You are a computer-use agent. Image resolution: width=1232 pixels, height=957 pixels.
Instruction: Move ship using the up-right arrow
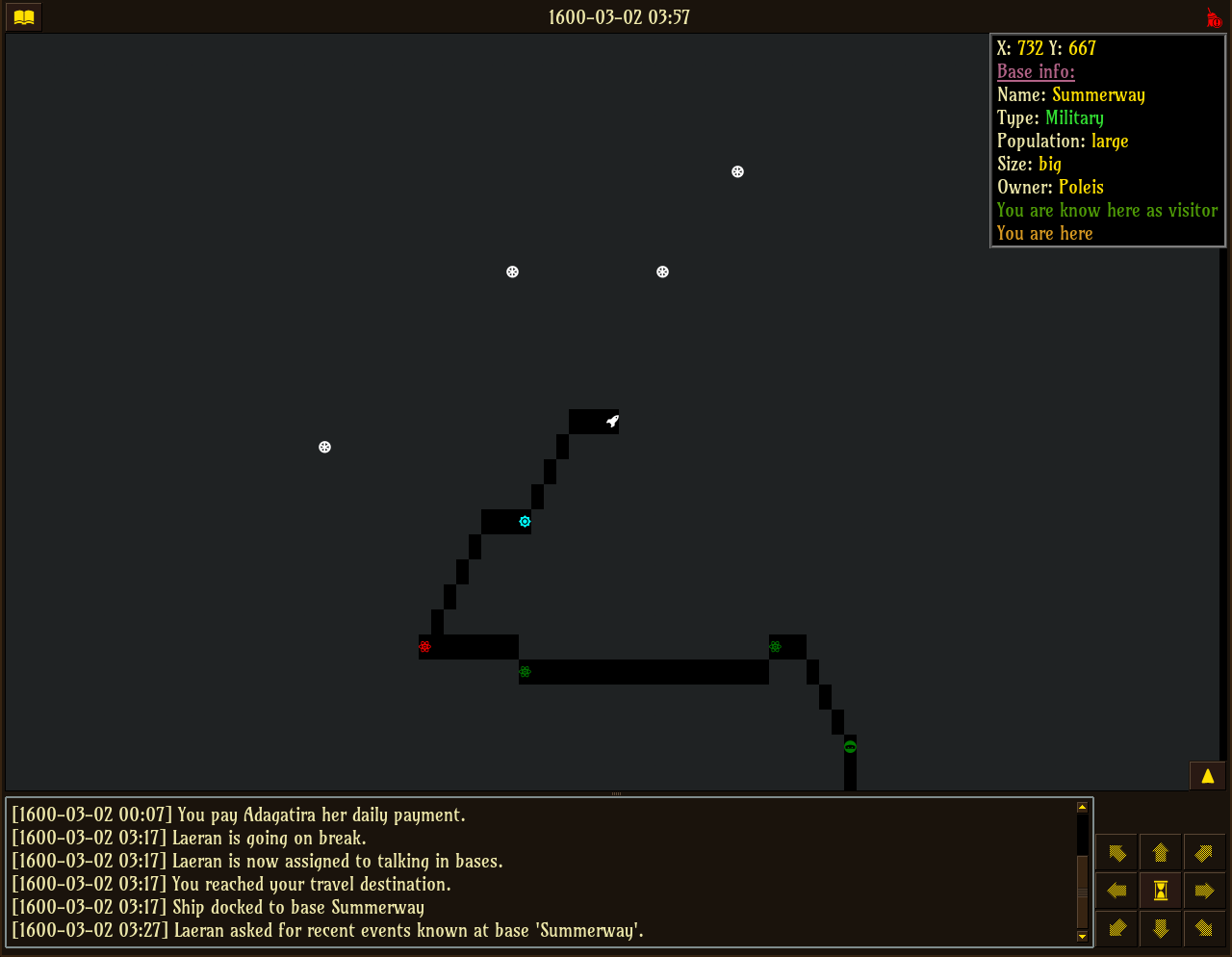click(x=1204, y=852)
